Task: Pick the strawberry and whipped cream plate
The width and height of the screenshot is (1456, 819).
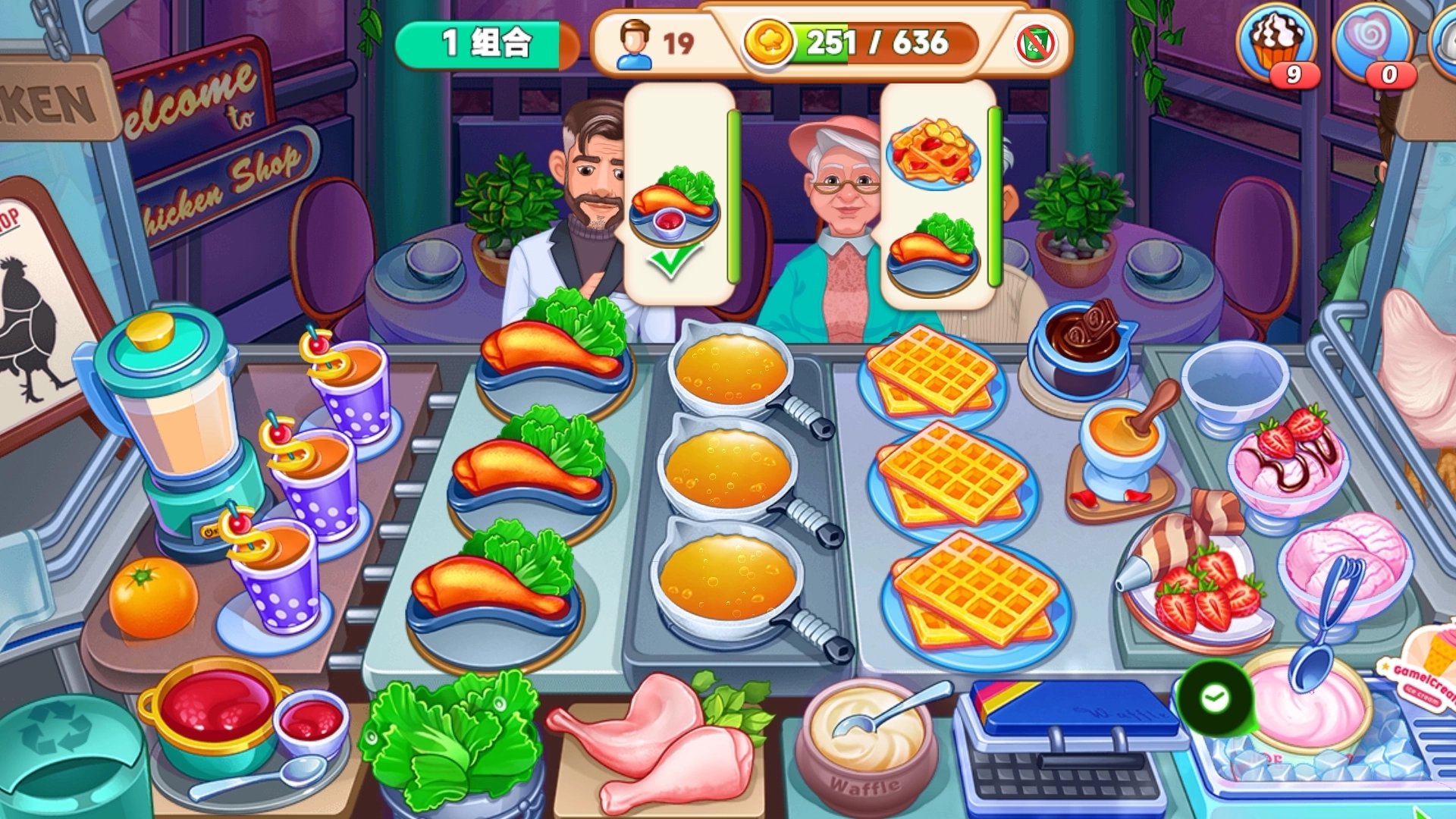Action: tap(1198, 584)
